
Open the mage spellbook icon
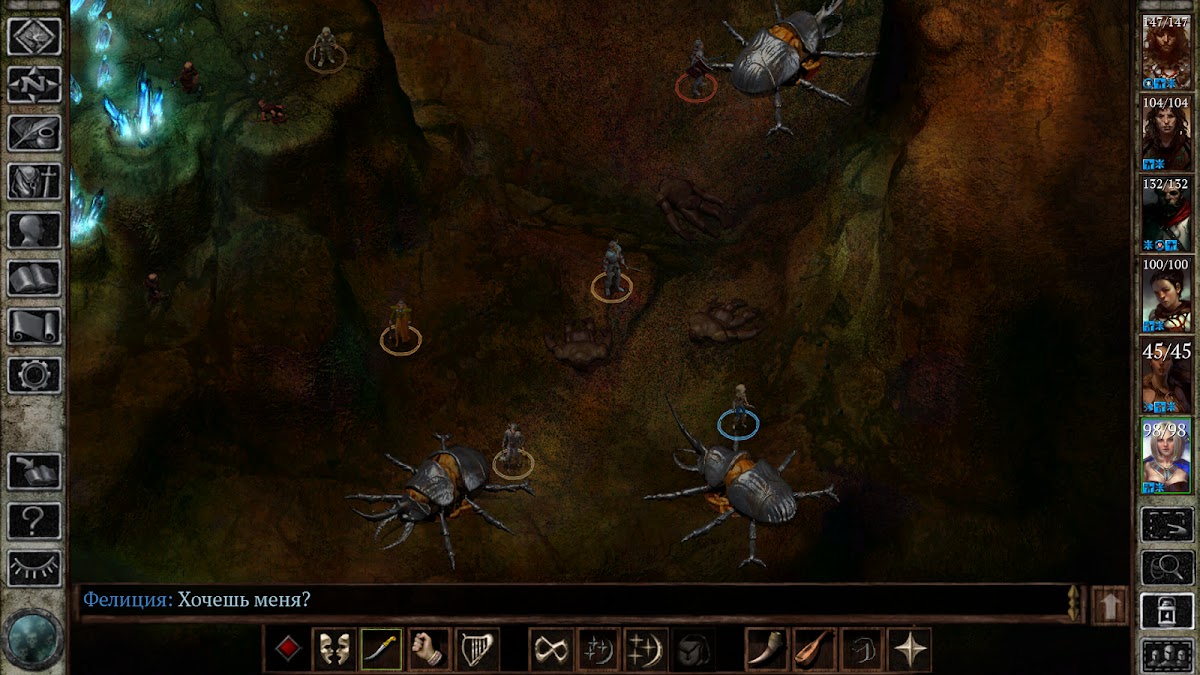[x=34, y=278]
